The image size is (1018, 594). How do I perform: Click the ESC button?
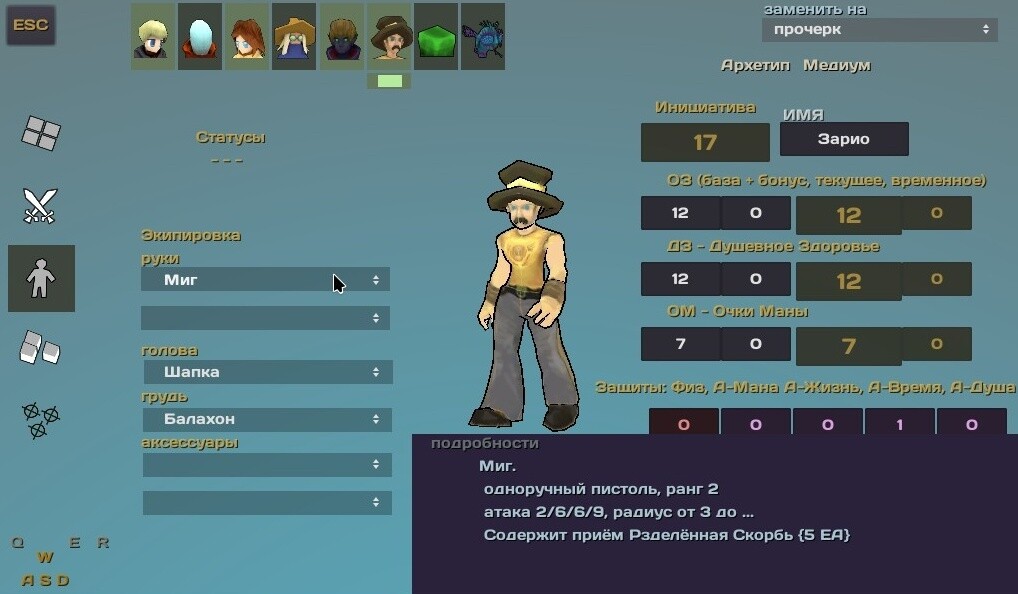[x=31, y=25]
